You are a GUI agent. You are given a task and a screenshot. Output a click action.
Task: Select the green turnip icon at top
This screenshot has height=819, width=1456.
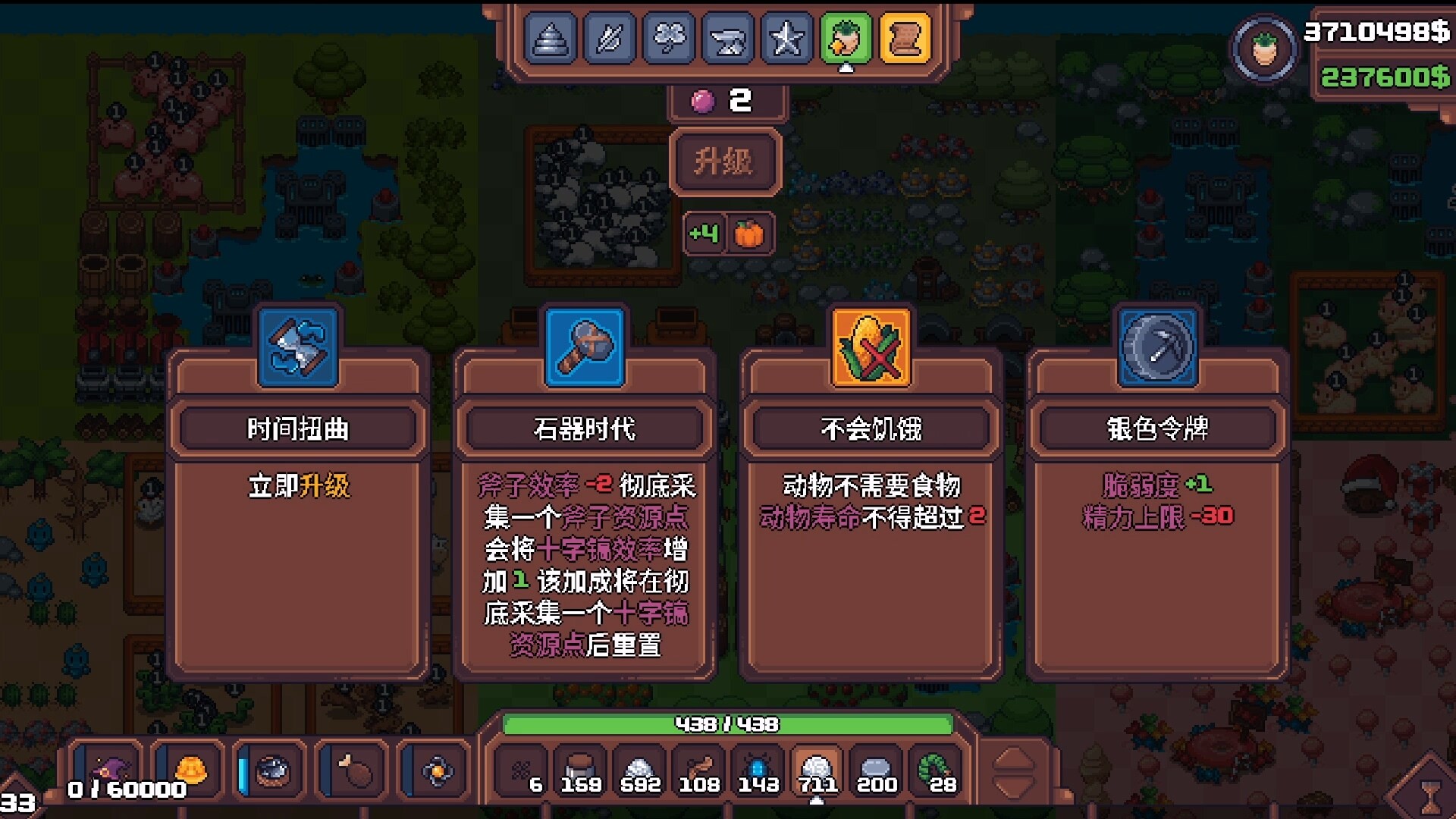coord(845,39)
